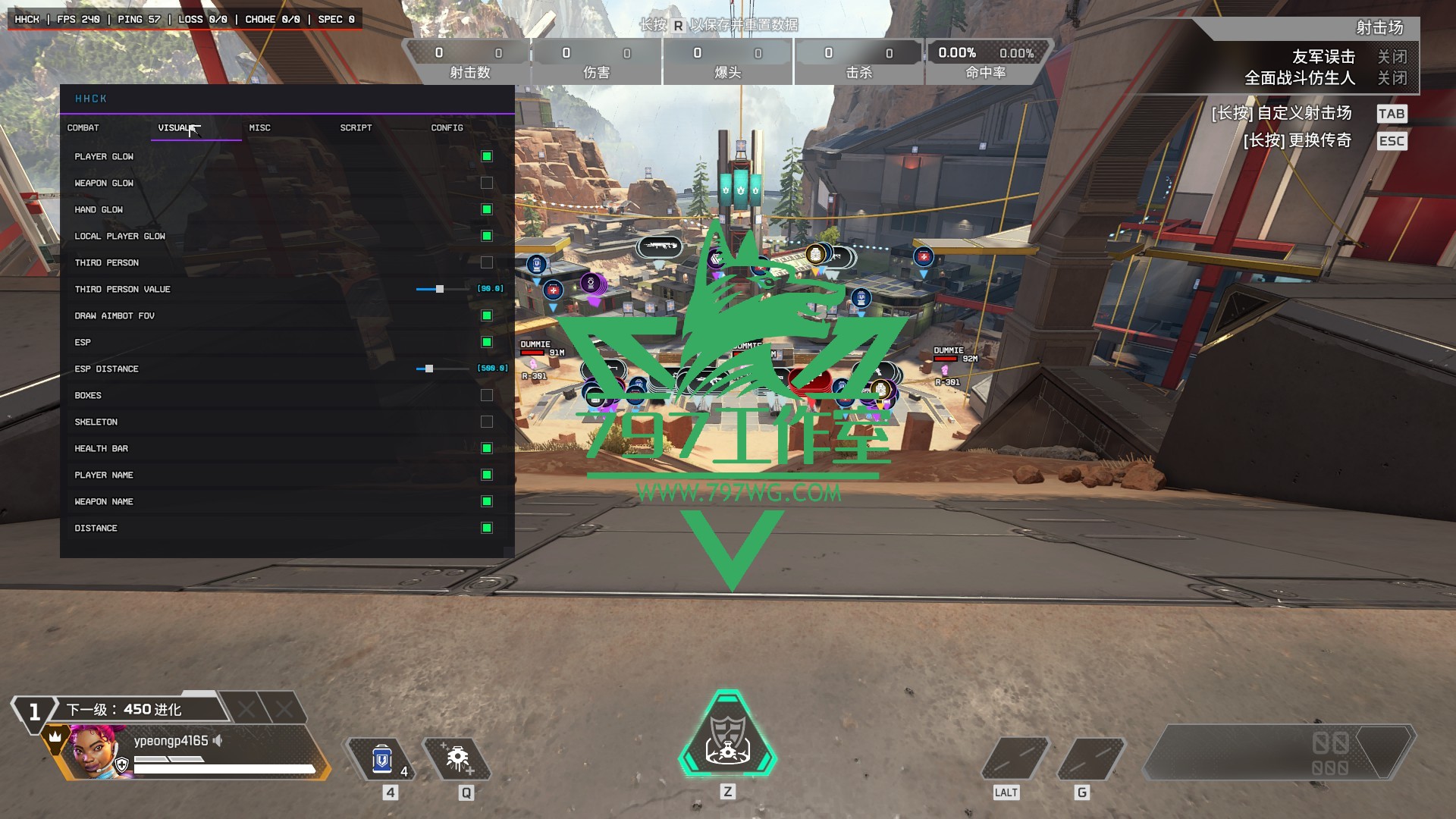Enable the SKELETON checkbox
Viewport: 1456px width, 819px height.
click(485, 422)
